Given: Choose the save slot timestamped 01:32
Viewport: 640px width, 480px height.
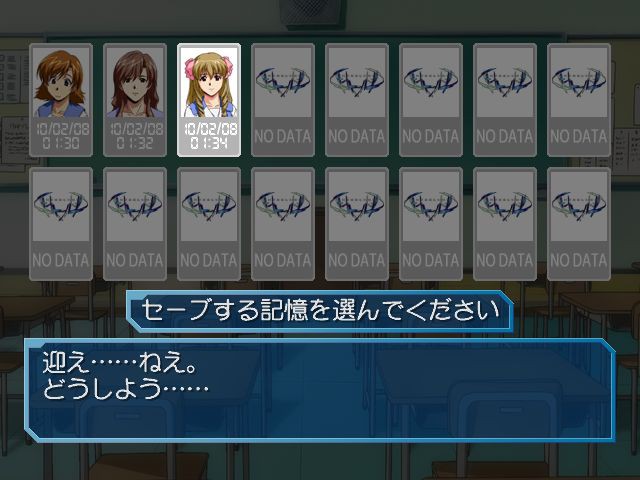Looking at the screenshot, I should [135, 100].
